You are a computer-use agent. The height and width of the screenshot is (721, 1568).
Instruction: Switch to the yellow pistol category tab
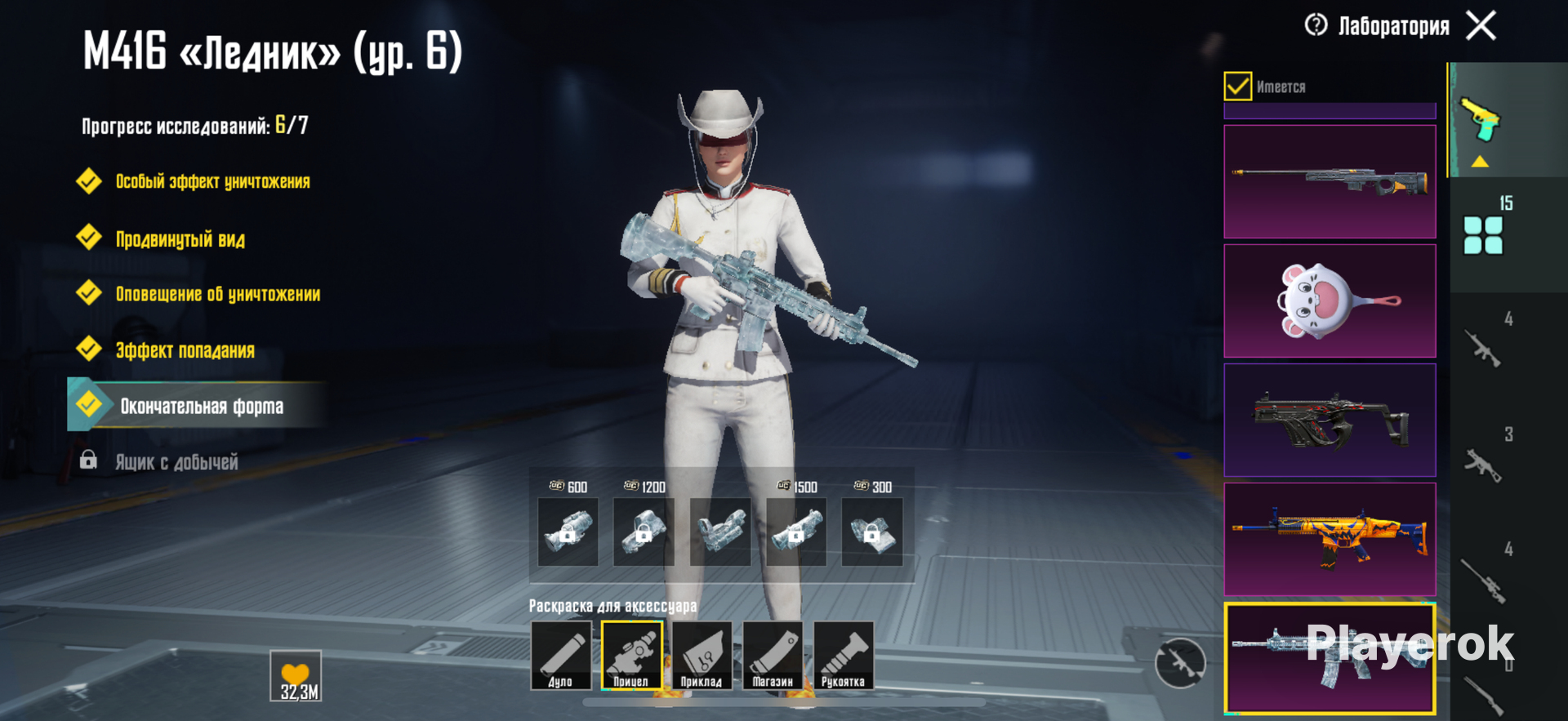[1481, 121]
